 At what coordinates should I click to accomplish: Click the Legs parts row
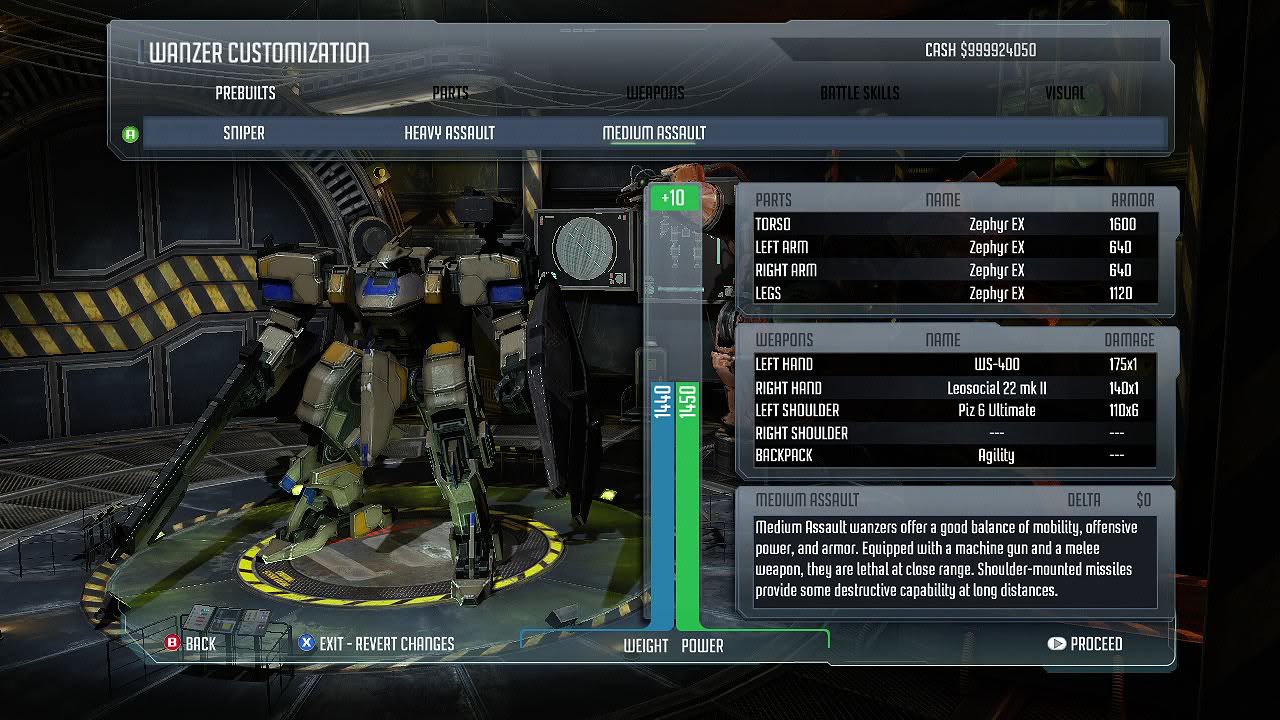click(x=955, y=293)
